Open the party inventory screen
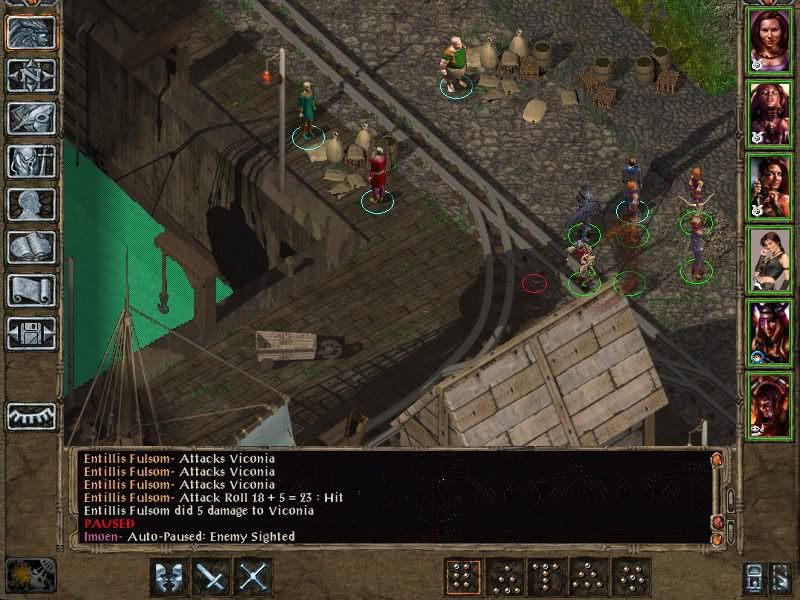Viewport: 800px width, 600px height. [x=31, y=161]
